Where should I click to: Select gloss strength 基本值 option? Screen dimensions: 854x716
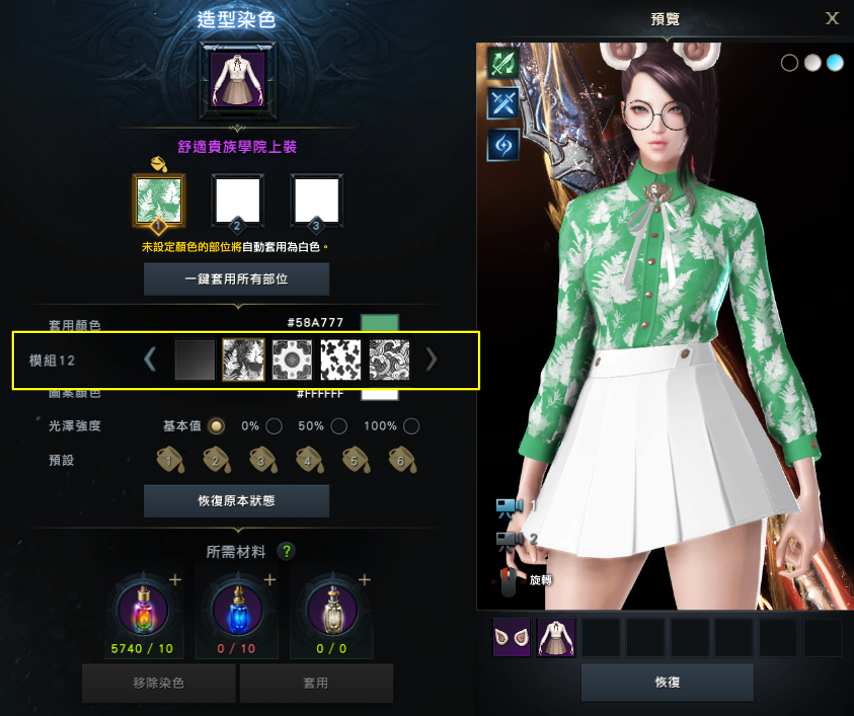pos(216,426)
